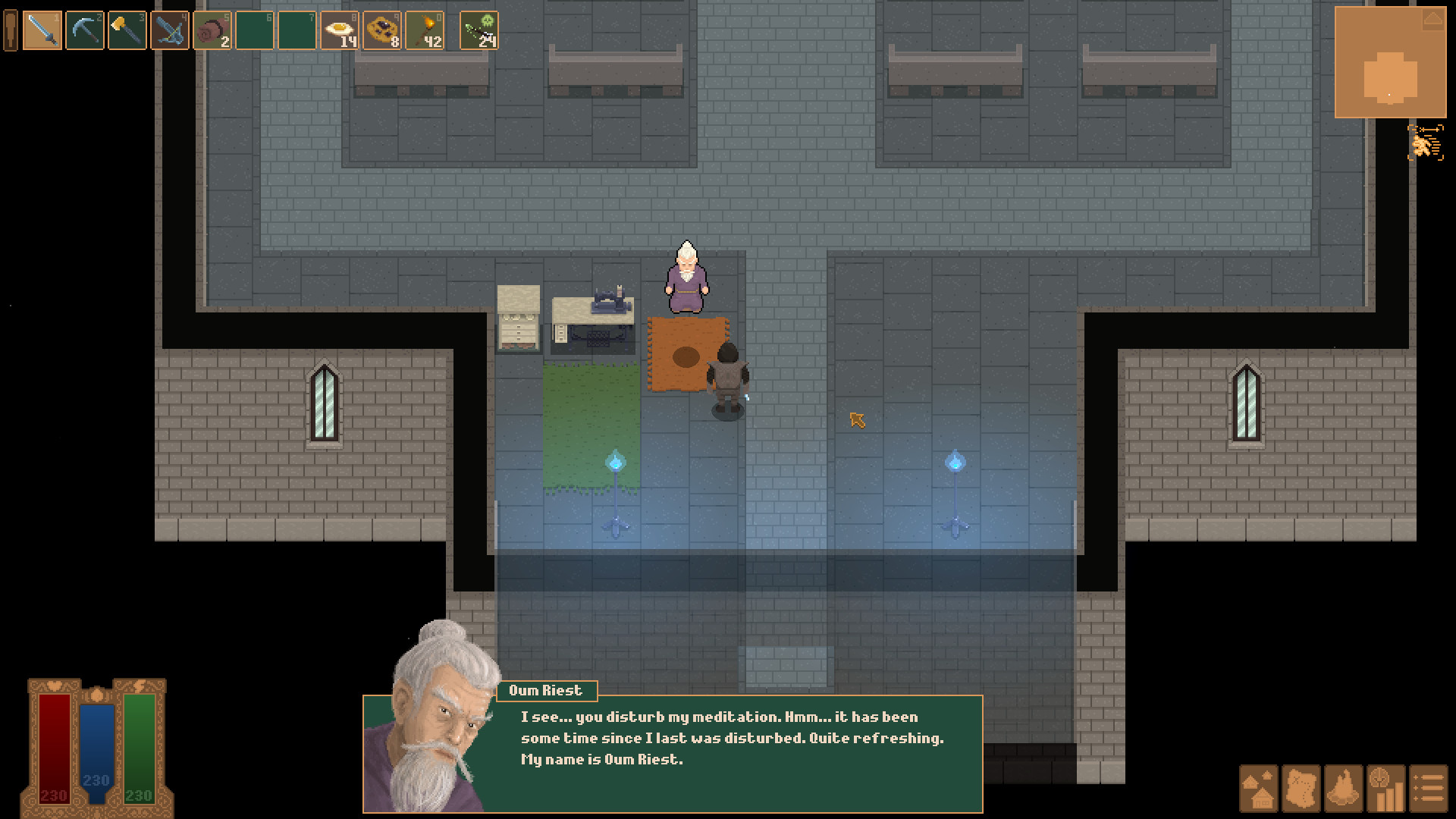Screen dimensions: 1456x819
Task: Select the bedroll item in slot 5
Action: click(x=213, y=31)
